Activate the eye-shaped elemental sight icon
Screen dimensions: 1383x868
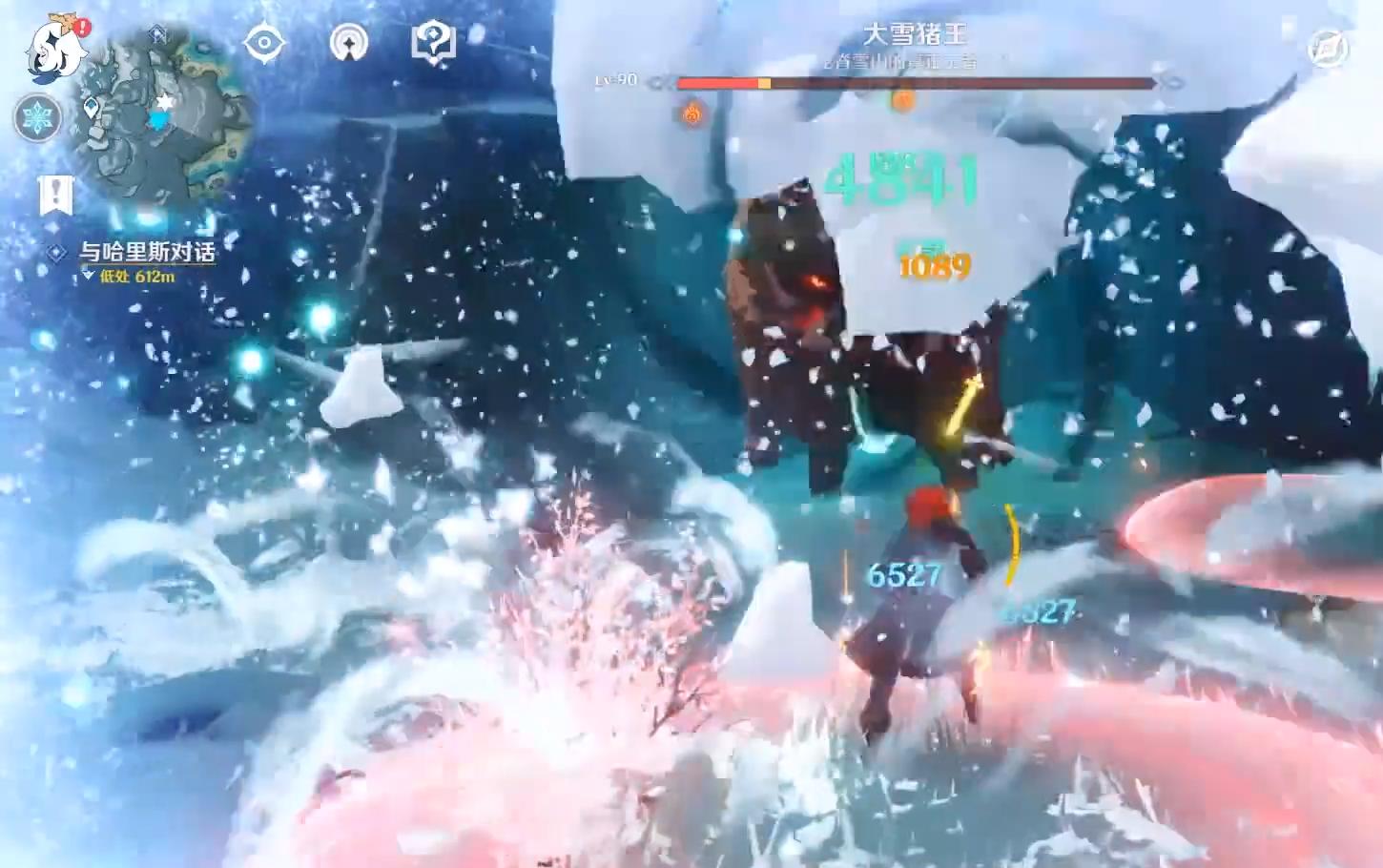click(264, 43)
